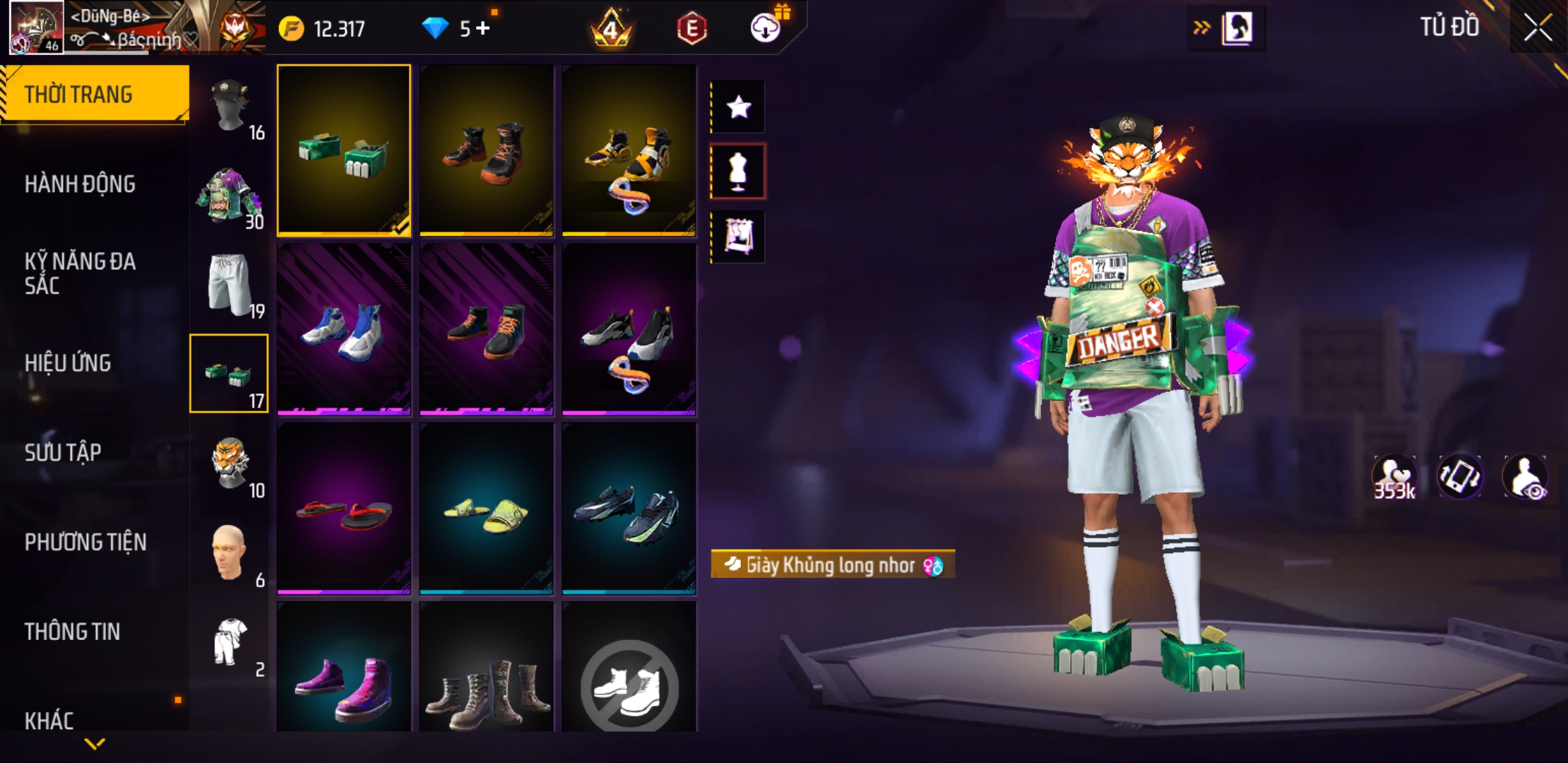Show the Thông Tin tab
Image resolution: width=1568 pixels, height=763 pixels.
[72, 632]
